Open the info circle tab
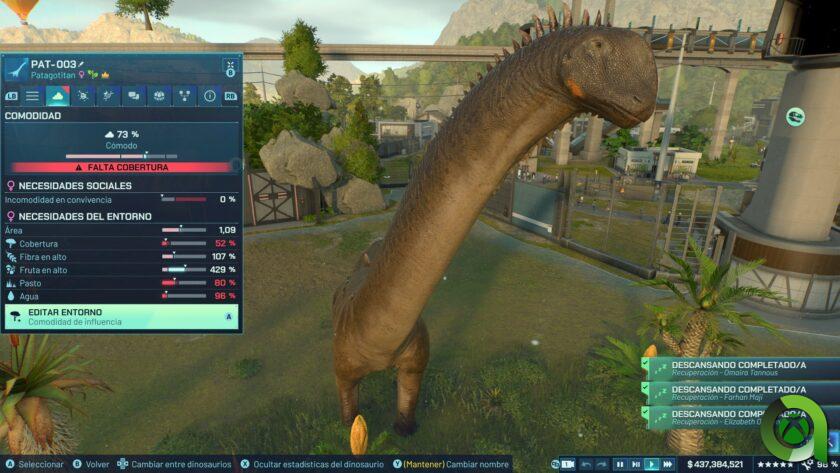The width and height of the screenshot is (840, 473). 209,96
